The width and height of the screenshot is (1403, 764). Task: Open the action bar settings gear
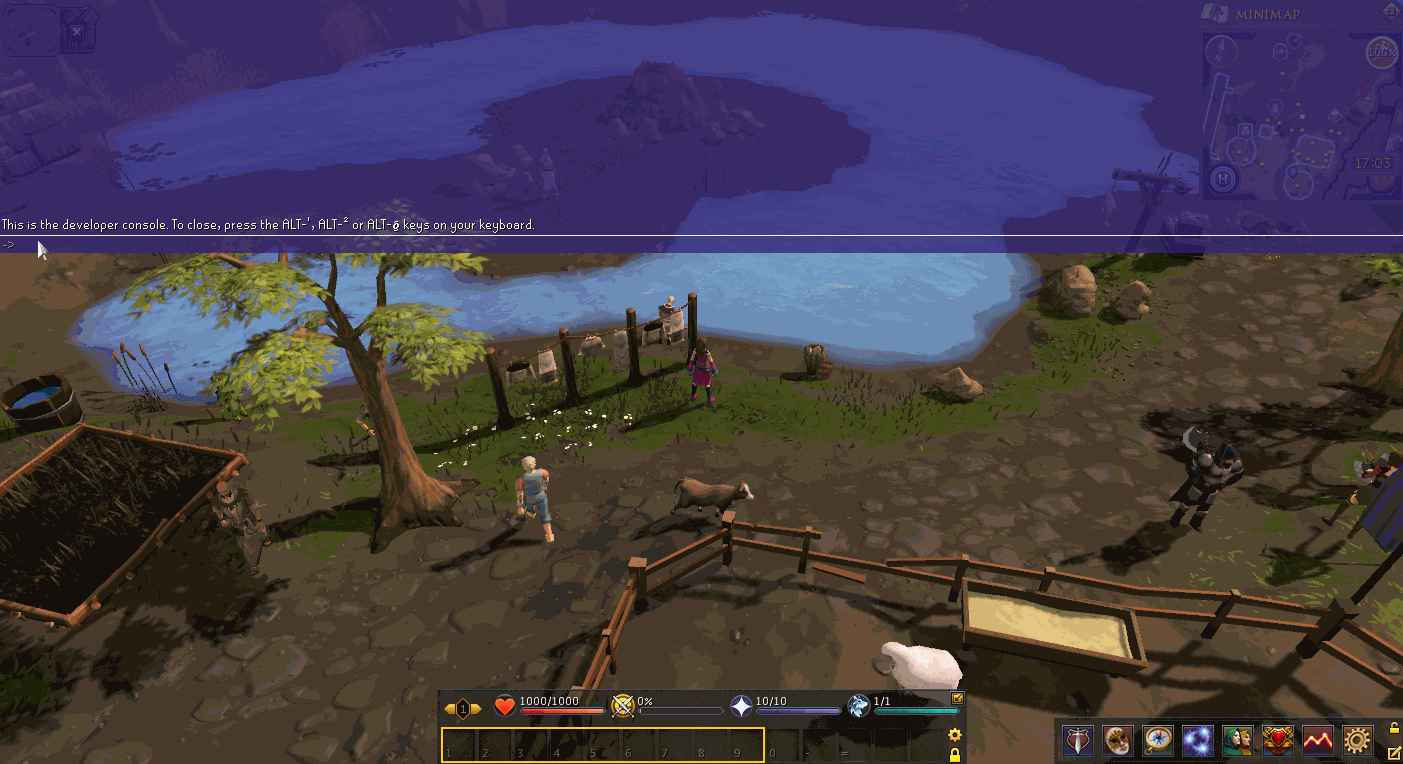(x=955, y=735)
